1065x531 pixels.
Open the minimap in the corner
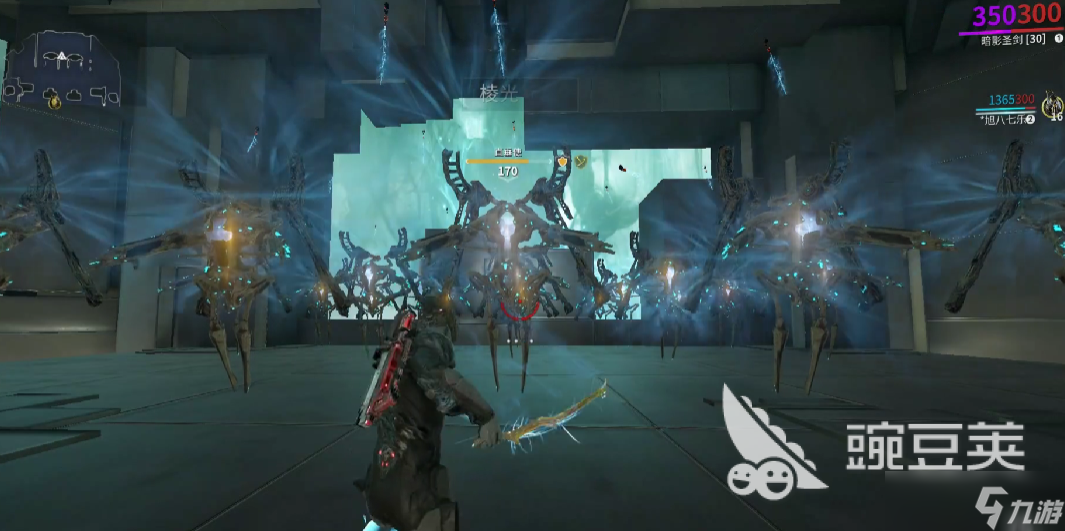(63, 69)
